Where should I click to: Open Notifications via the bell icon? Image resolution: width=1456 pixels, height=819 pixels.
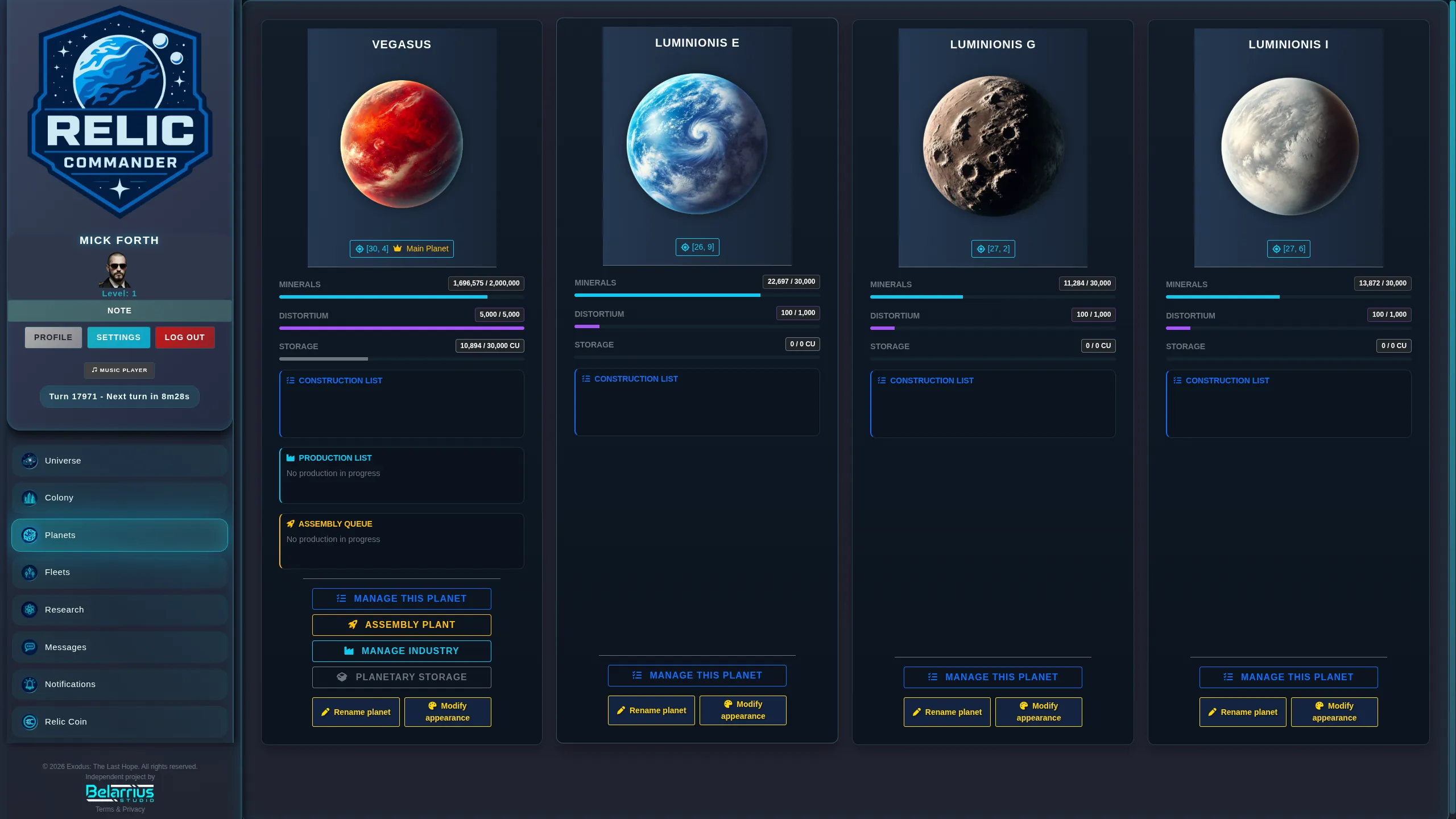click(x=29, y=684)
